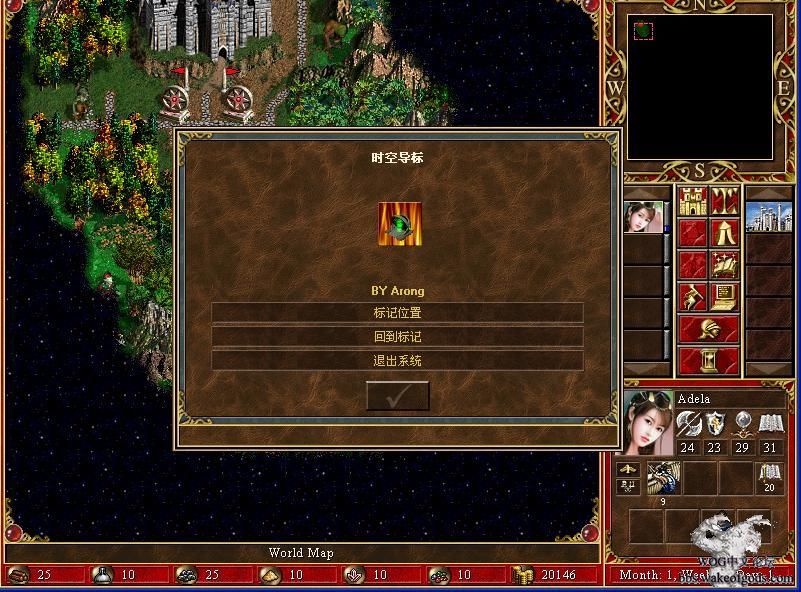
Task: Select the creature stack in Adela's army
Action: 663,478
